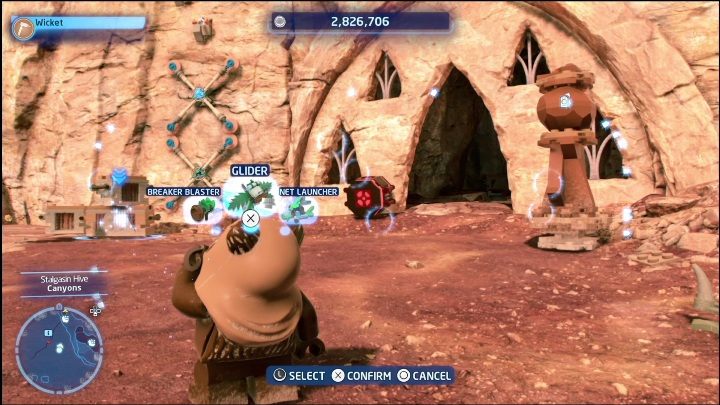The height and width of the screenshot is (405, 720).
Task: Select the Breaker Blaster gadget
Action: pos(204,208)
